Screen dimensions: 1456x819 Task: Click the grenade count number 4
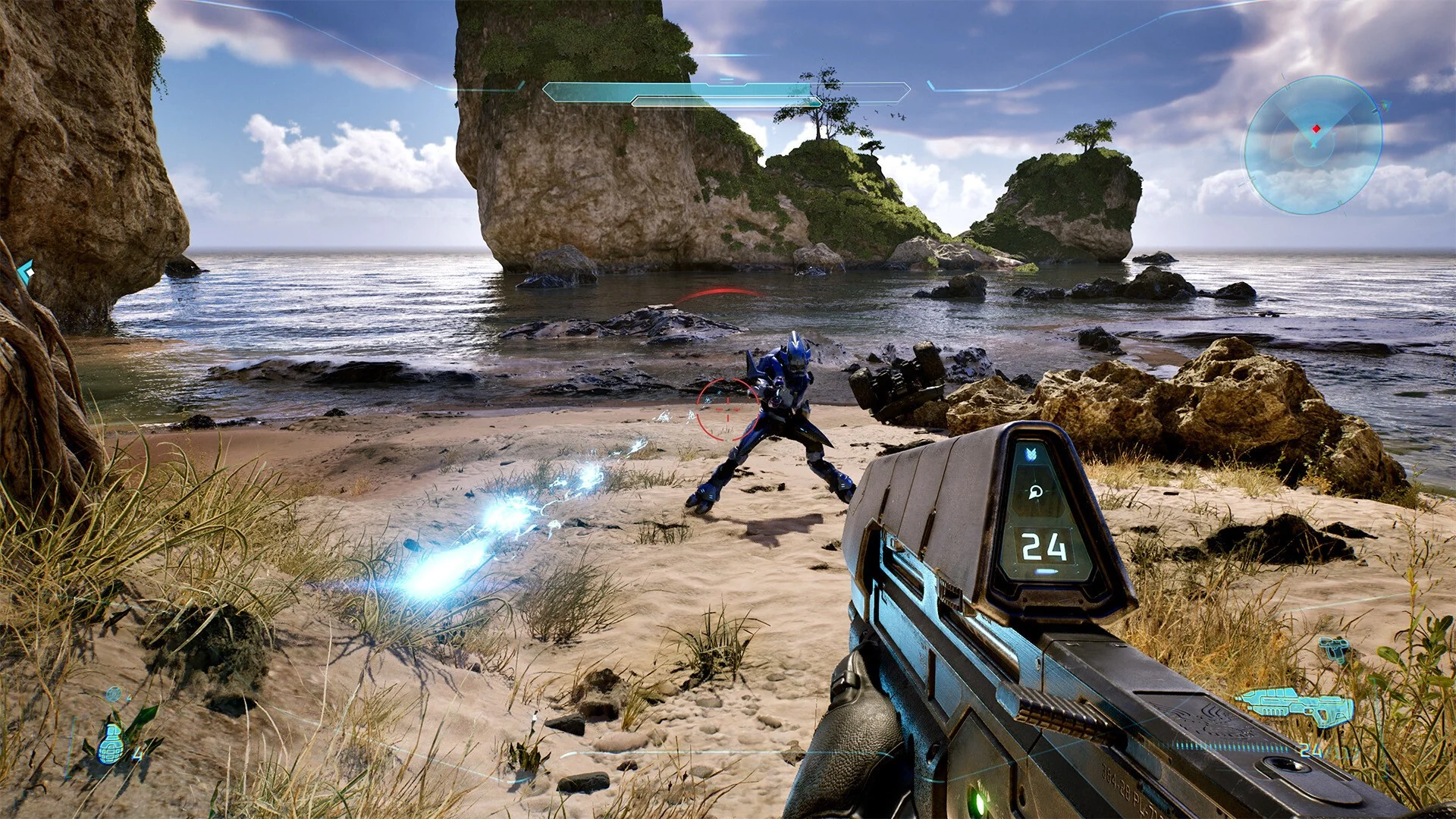click(136, 755)
